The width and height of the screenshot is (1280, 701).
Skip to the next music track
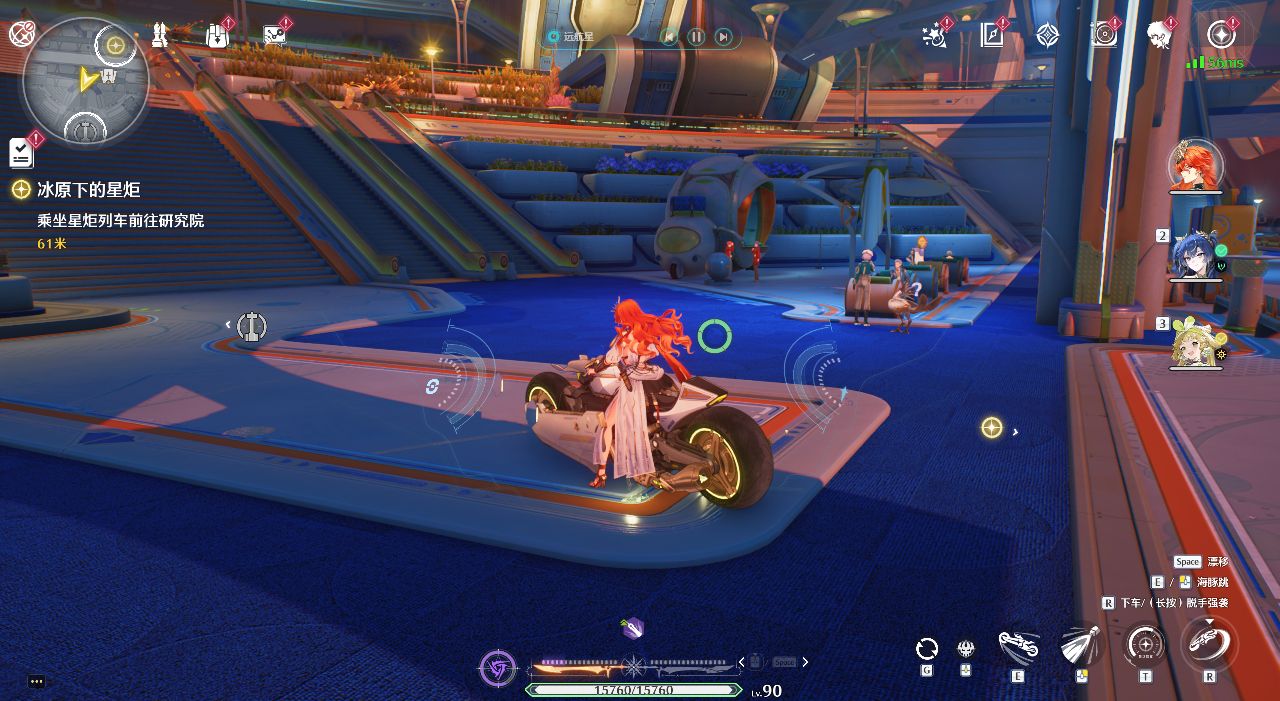pos(723,37)
